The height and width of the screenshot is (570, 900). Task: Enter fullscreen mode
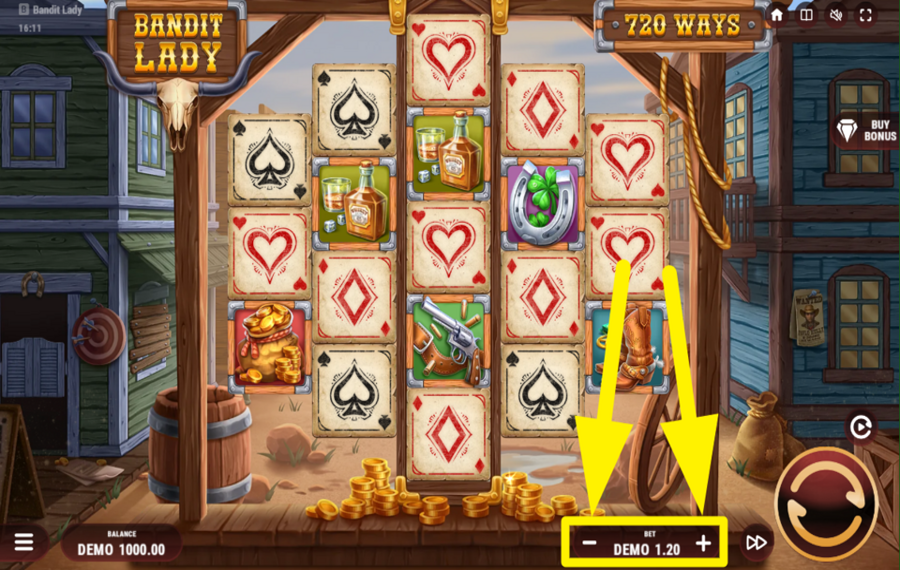point(865,16)
